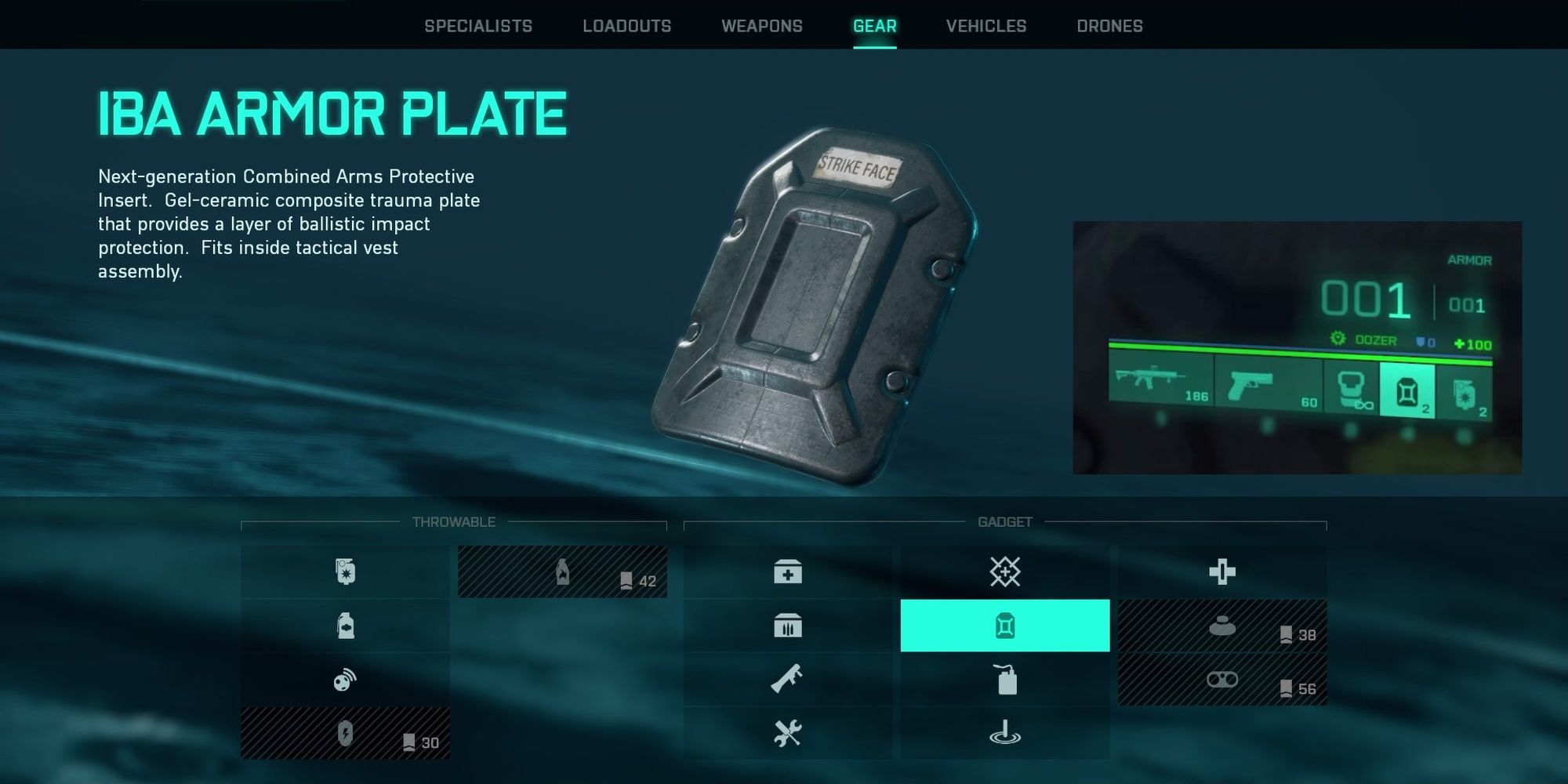1568x784 pixels.
Task: Select the Recoilless M5 launcher gadget
Action: [788, 679]
